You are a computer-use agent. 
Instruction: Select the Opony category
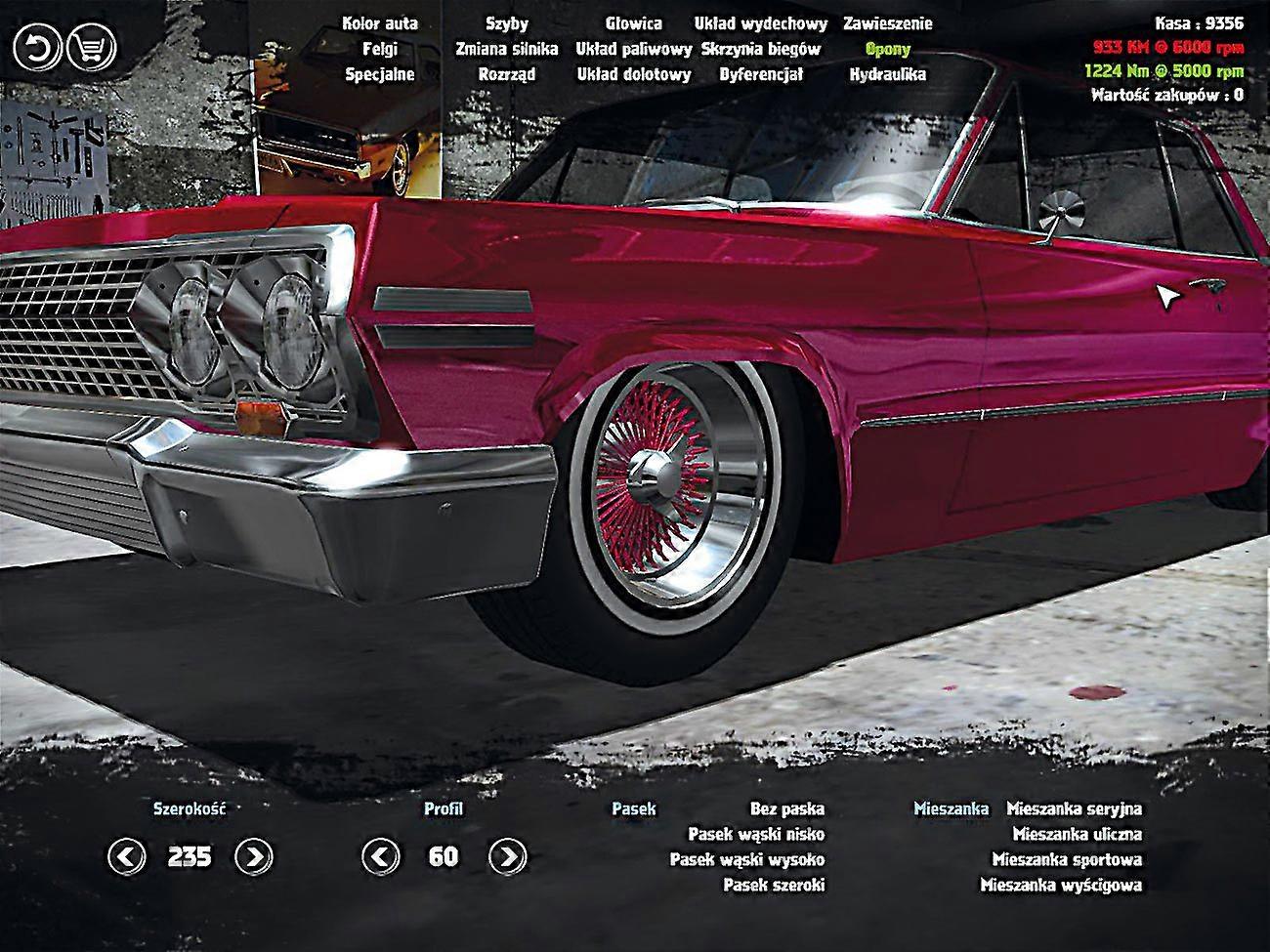[887, 49]
